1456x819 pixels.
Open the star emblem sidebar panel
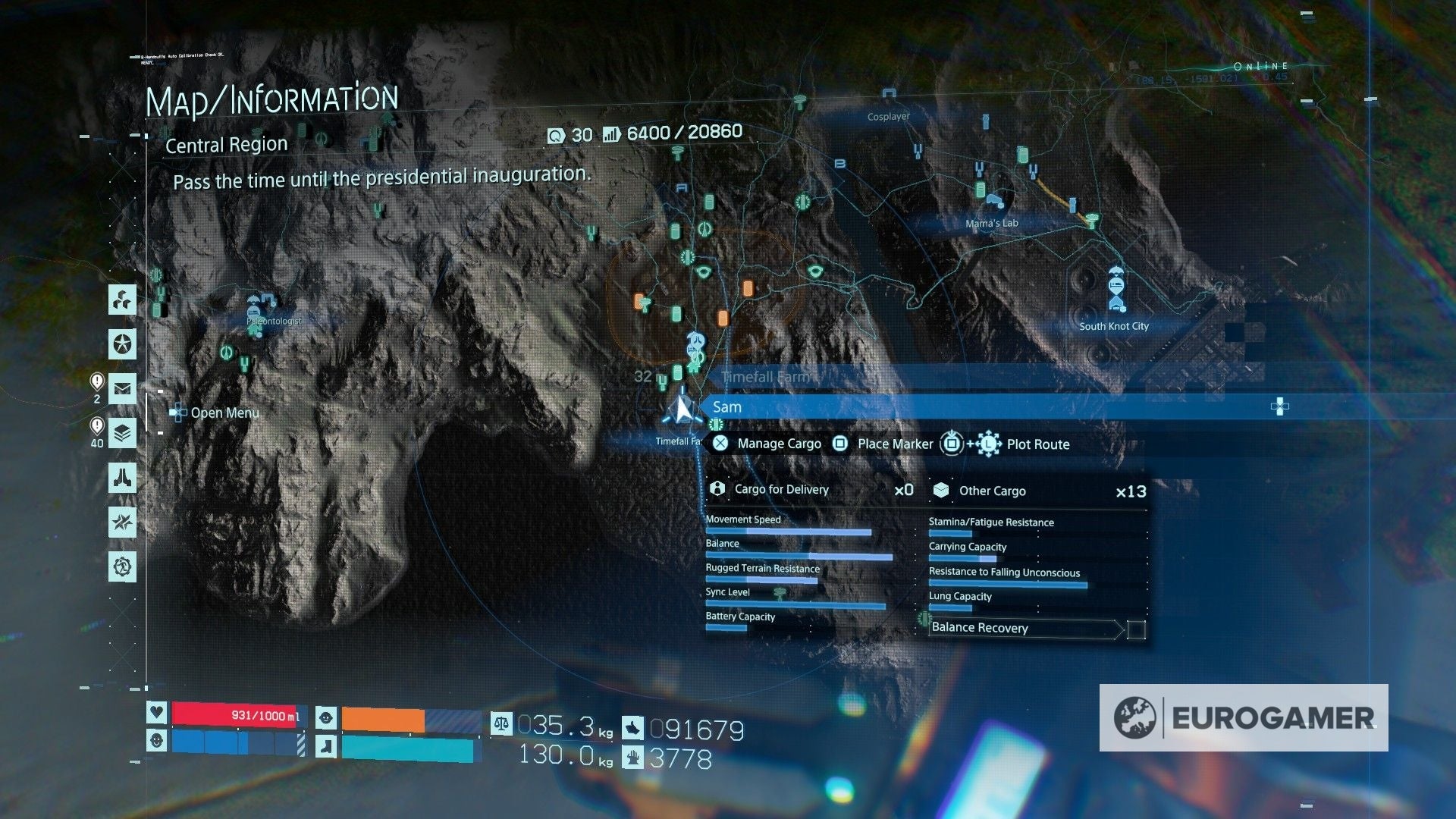coord(123,345)
